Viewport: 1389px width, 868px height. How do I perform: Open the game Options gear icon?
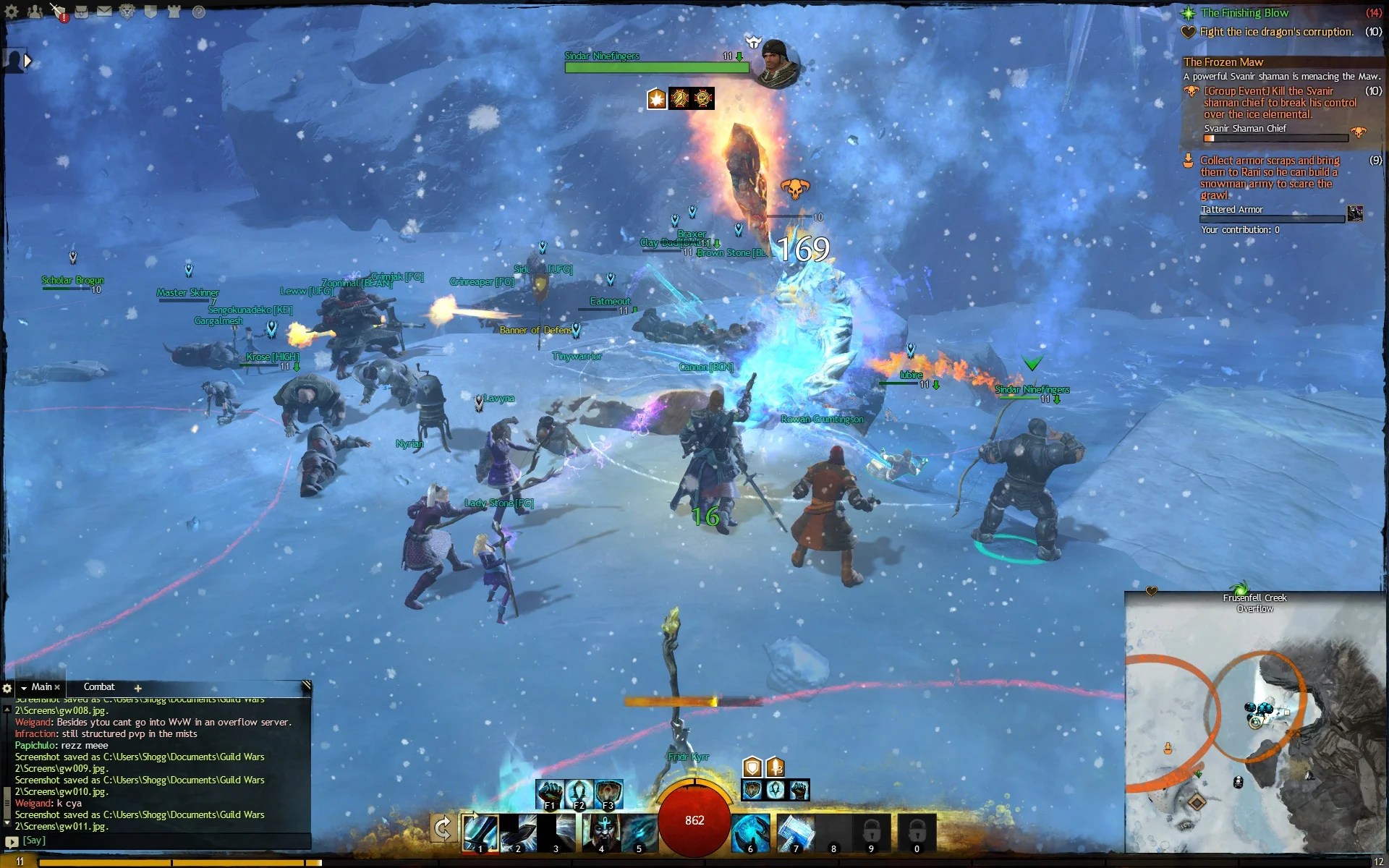point(11,12)
